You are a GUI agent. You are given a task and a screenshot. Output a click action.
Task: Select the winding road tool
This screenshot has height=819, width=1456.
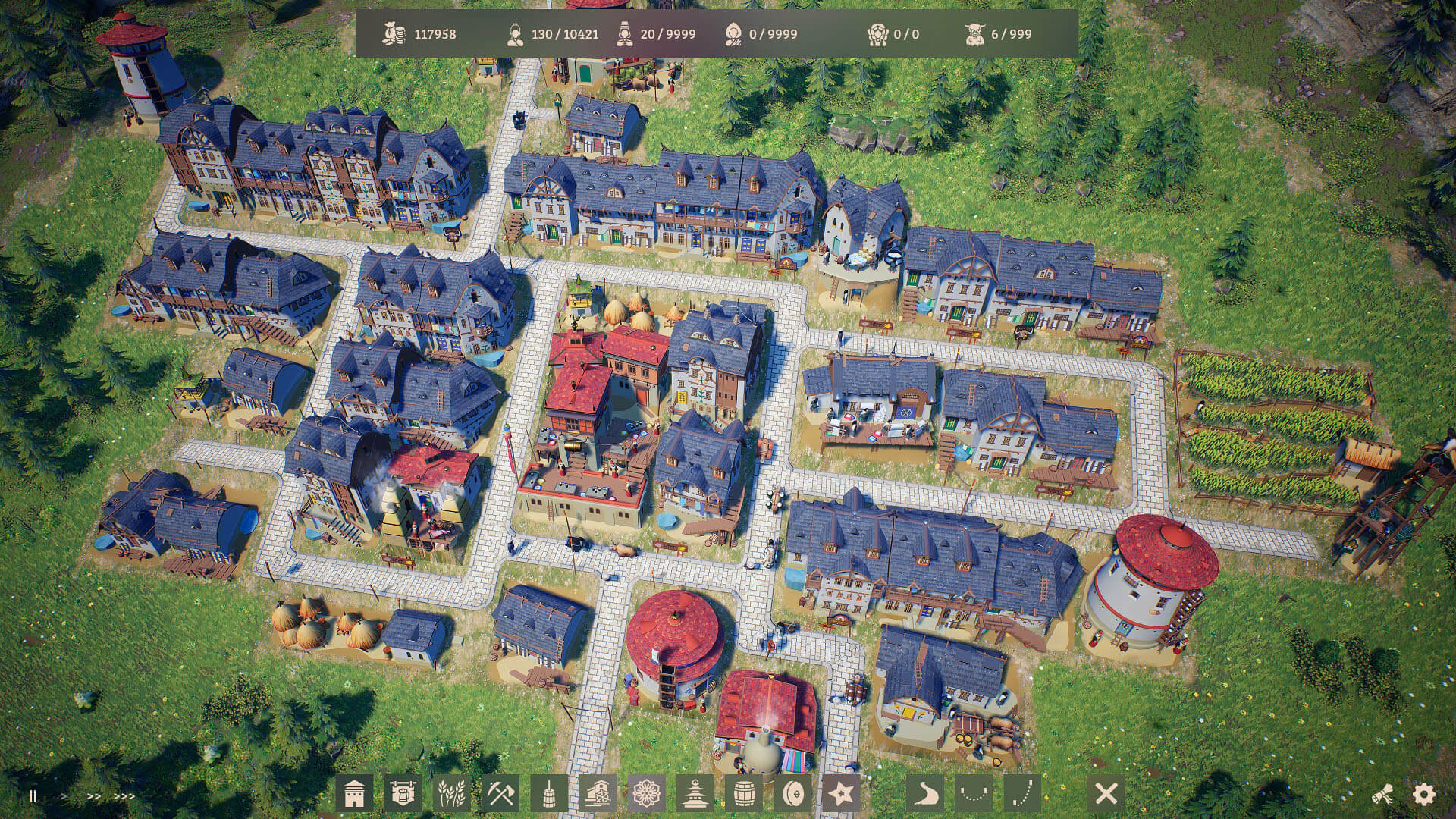point(925,794)
